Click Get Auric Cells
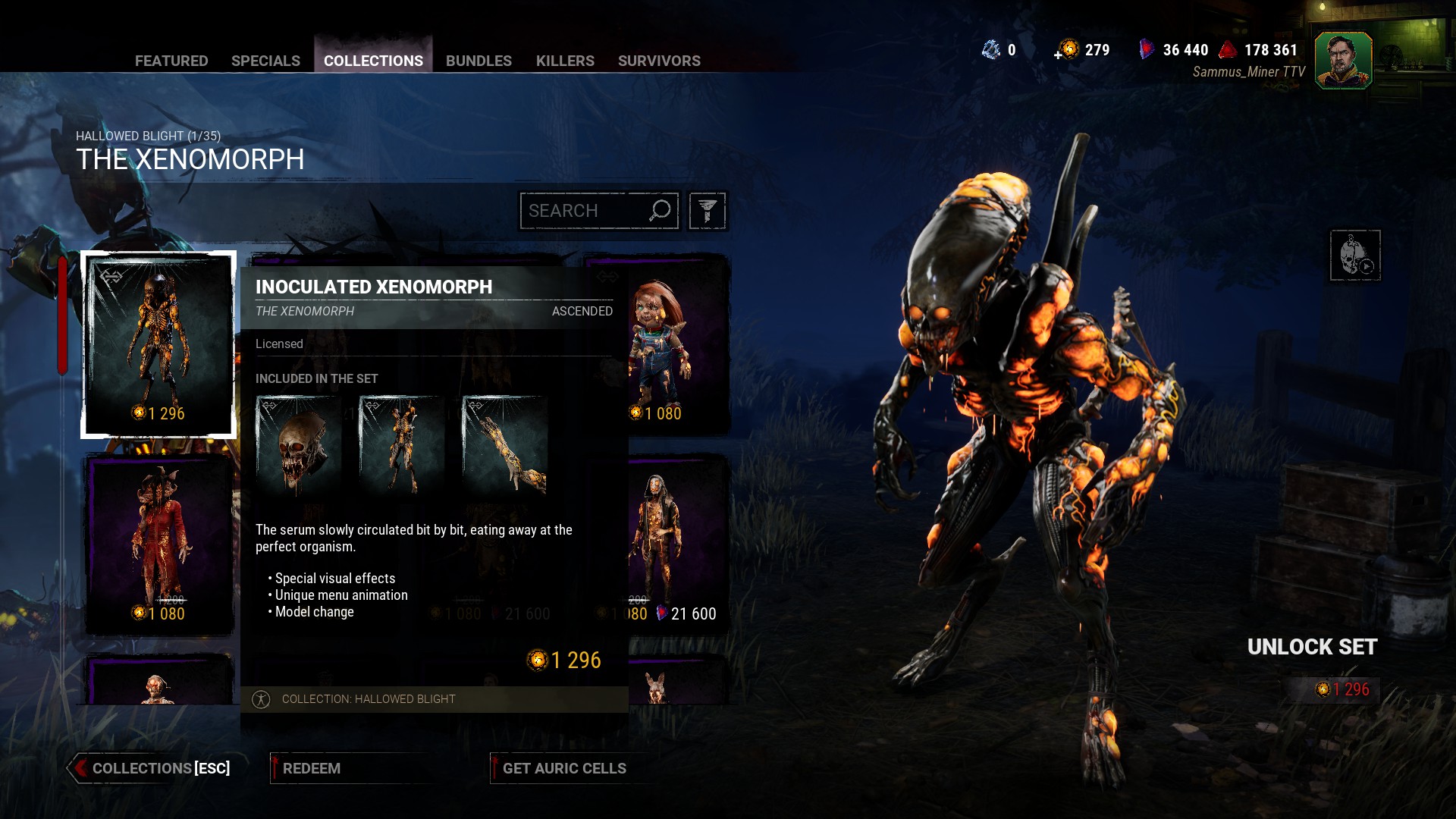 [x=564, y=768]
